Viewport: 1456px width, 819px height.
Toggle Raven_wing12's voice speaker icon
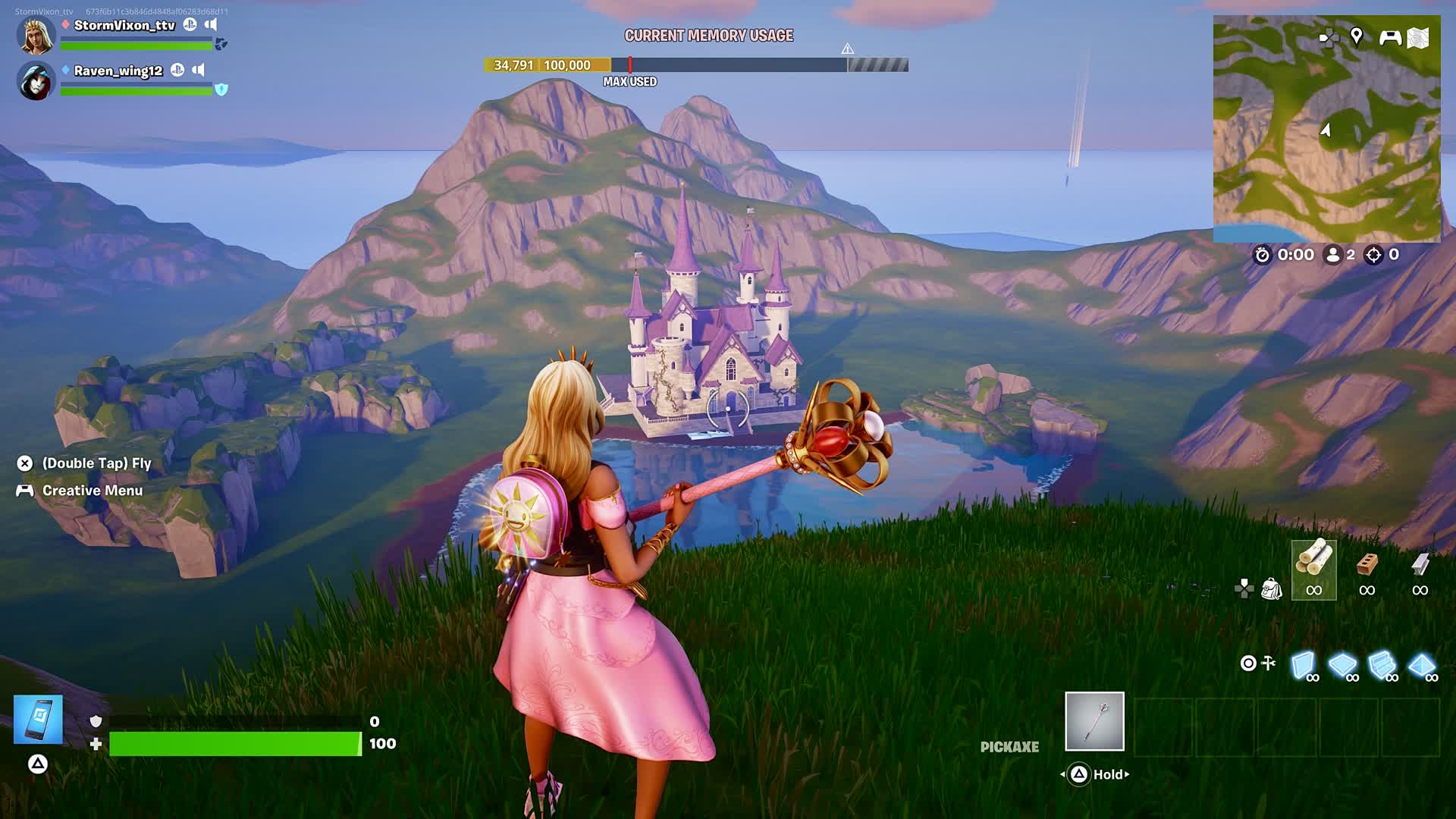pos(198,70)
